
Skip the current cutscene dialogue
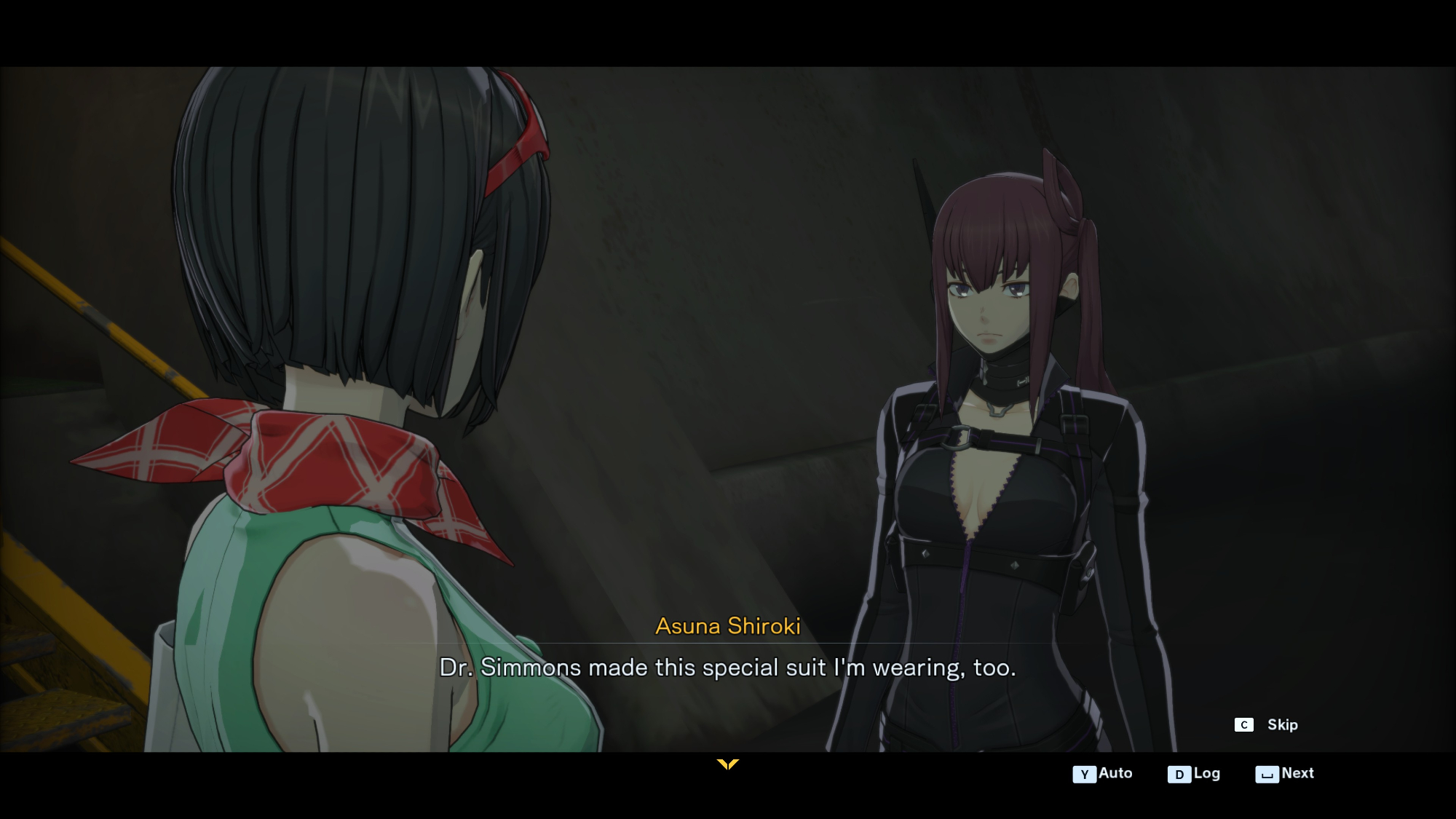(1267, 725)
